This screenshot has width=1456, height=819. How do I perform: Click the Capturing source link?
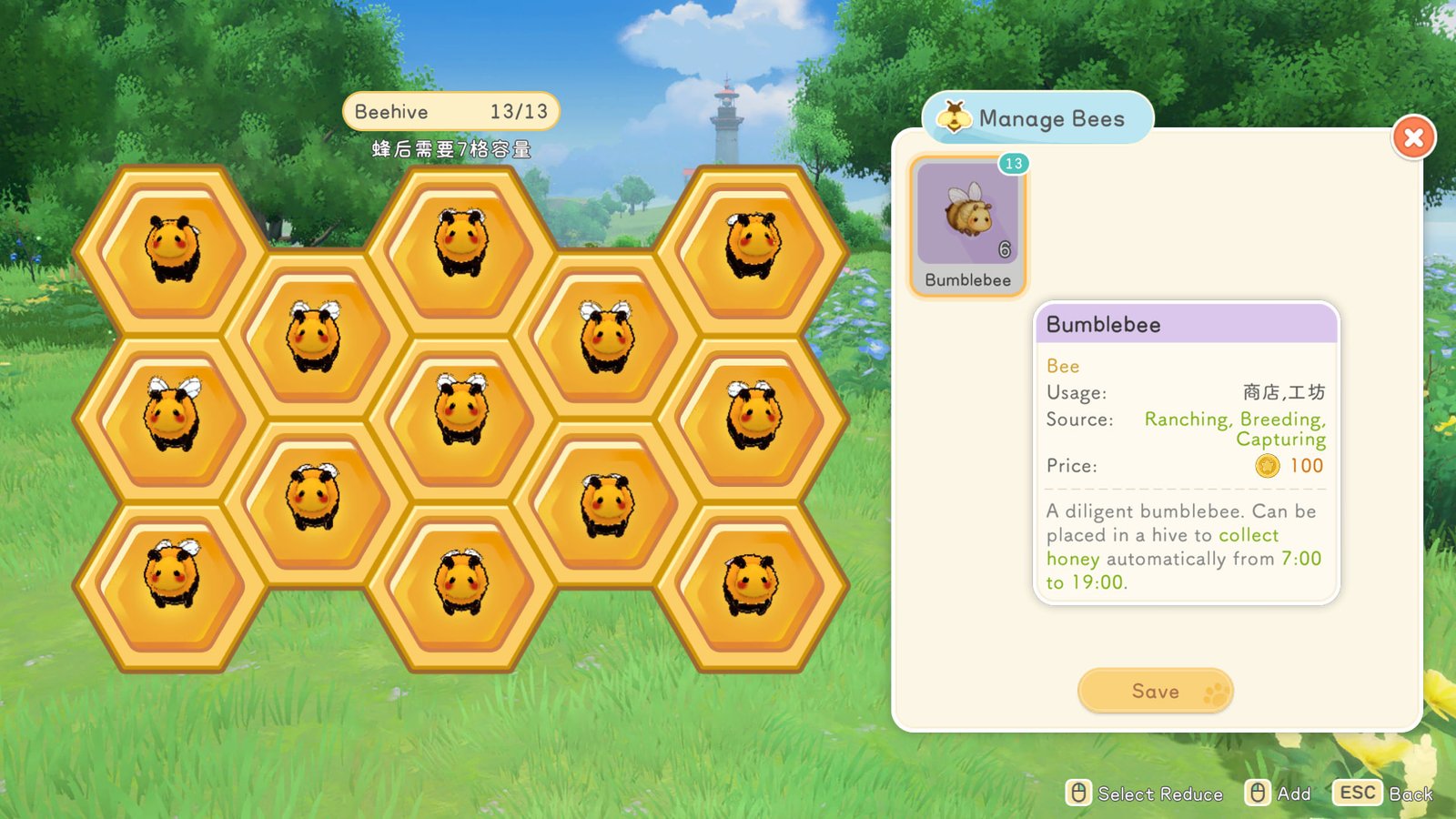(x=1281, y=440)
